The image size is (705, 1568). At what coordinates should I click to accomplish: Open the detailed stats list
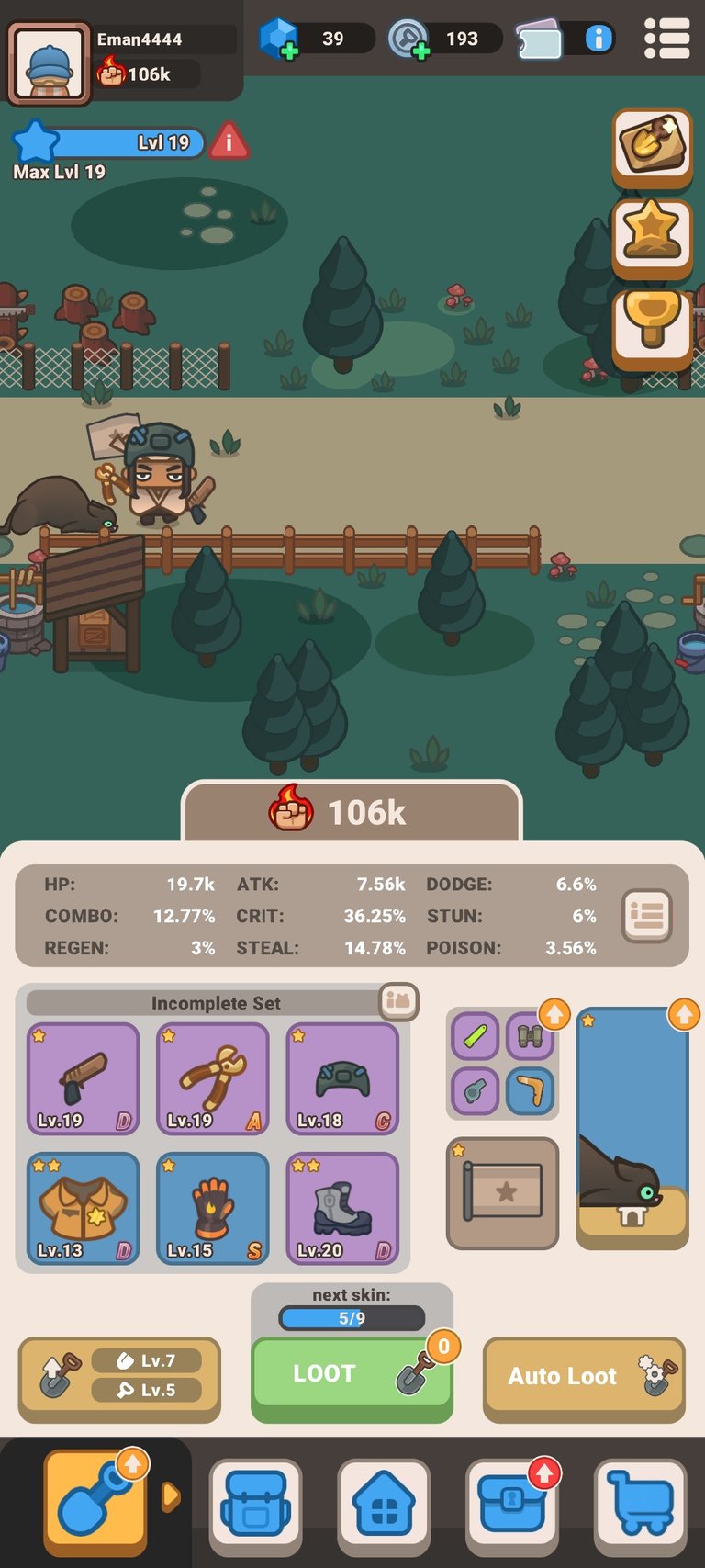click(647, 915)
